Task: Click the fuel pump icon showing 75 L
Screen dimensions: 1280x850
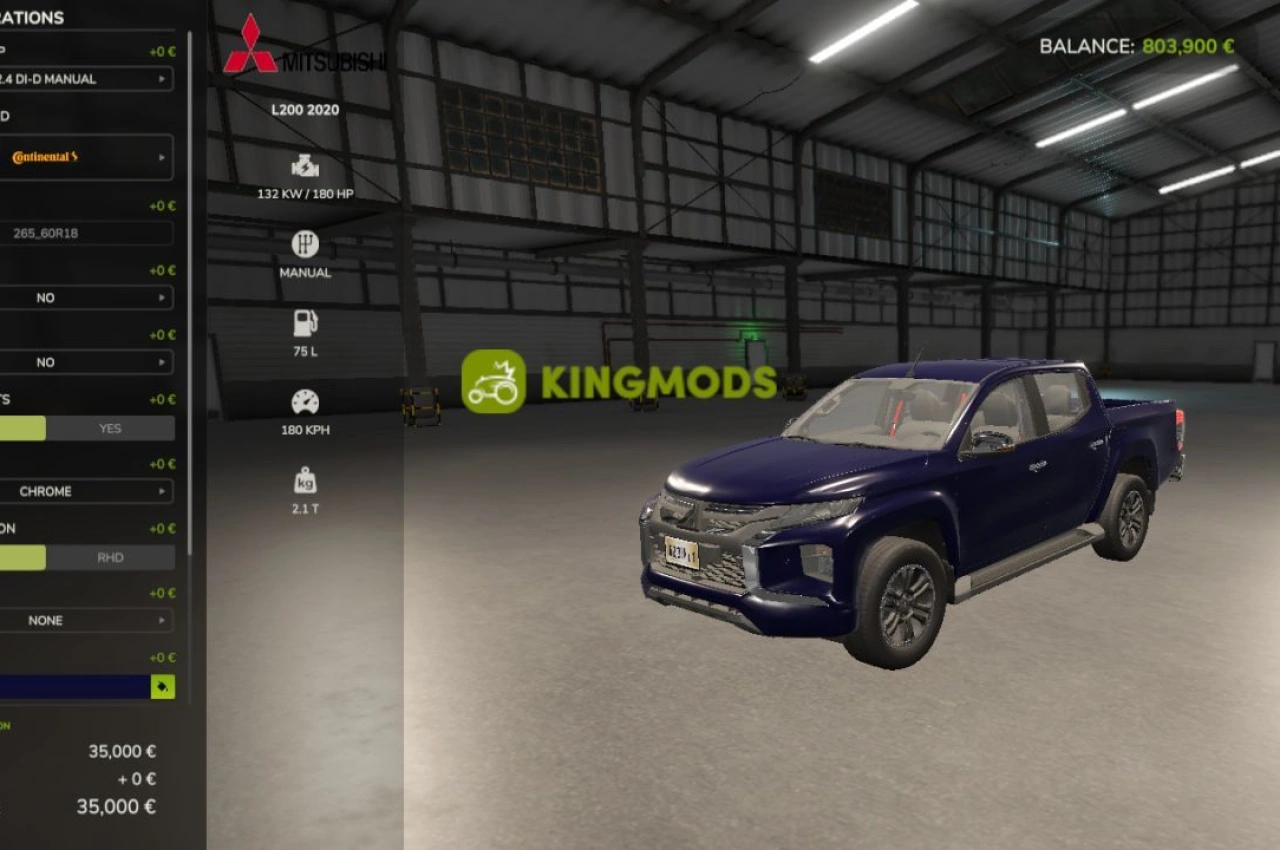Action: [303, 320]
